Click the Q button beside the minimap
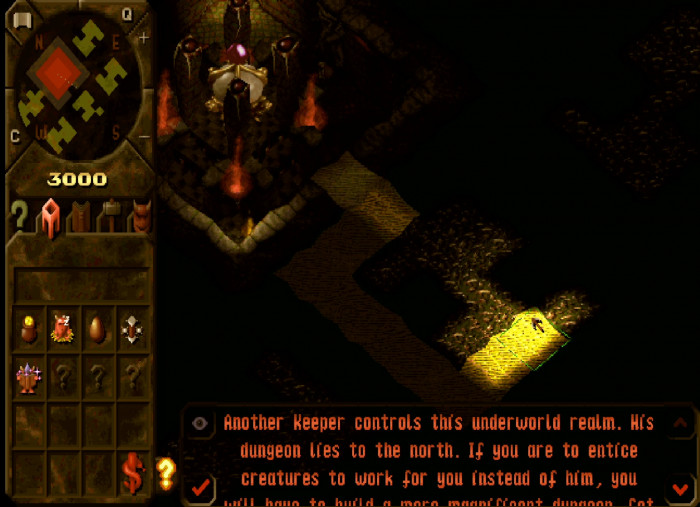Screen dimensions: 700x507 coord(127,14)
